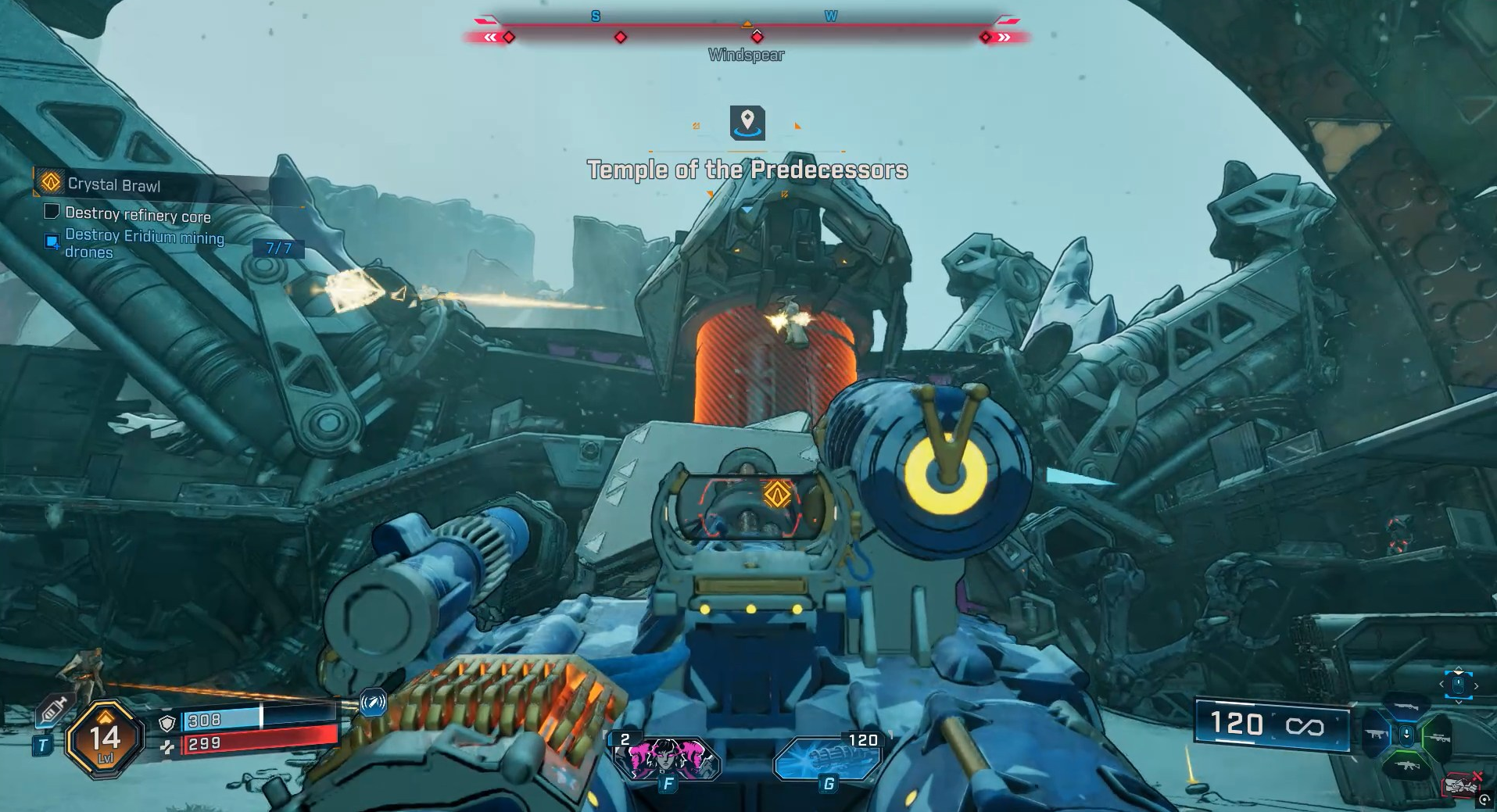This screenshot has height=812, width=1497.
Task: Open the level 14 character badge
Action: pos(105,739)
